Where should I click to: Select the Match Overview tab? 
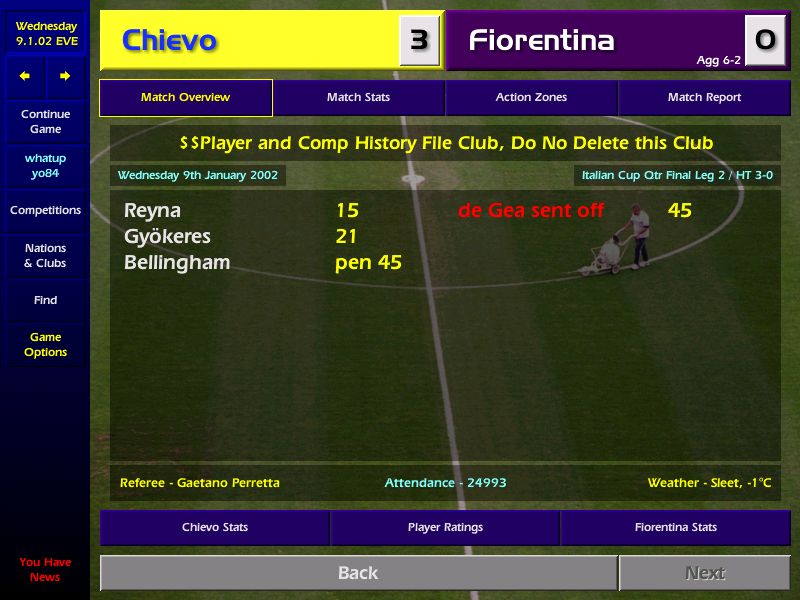tap(186, 98)
